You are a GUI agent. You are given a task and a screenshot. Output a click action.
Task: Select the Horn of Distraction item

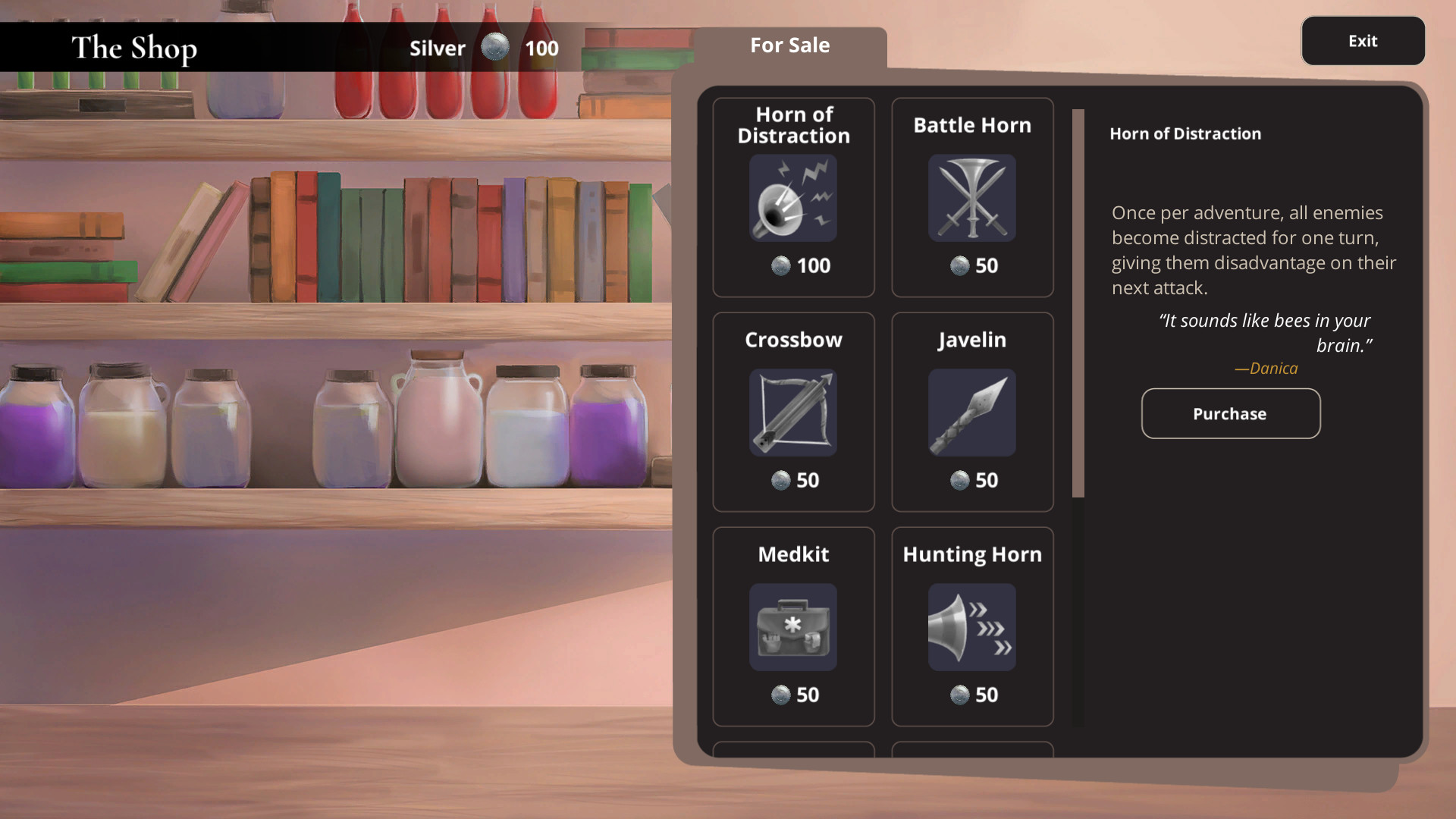pyautogui.click(x=793, y=197)
